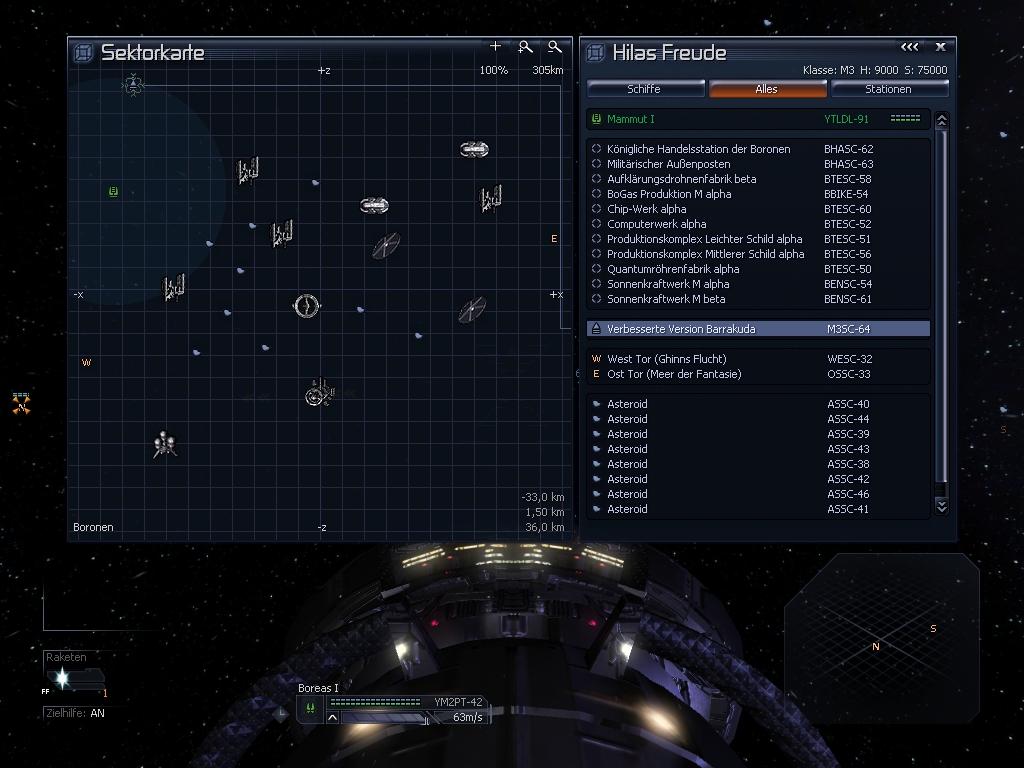Choose Königliche Handelsstation der Boronen

coord(698,149)
